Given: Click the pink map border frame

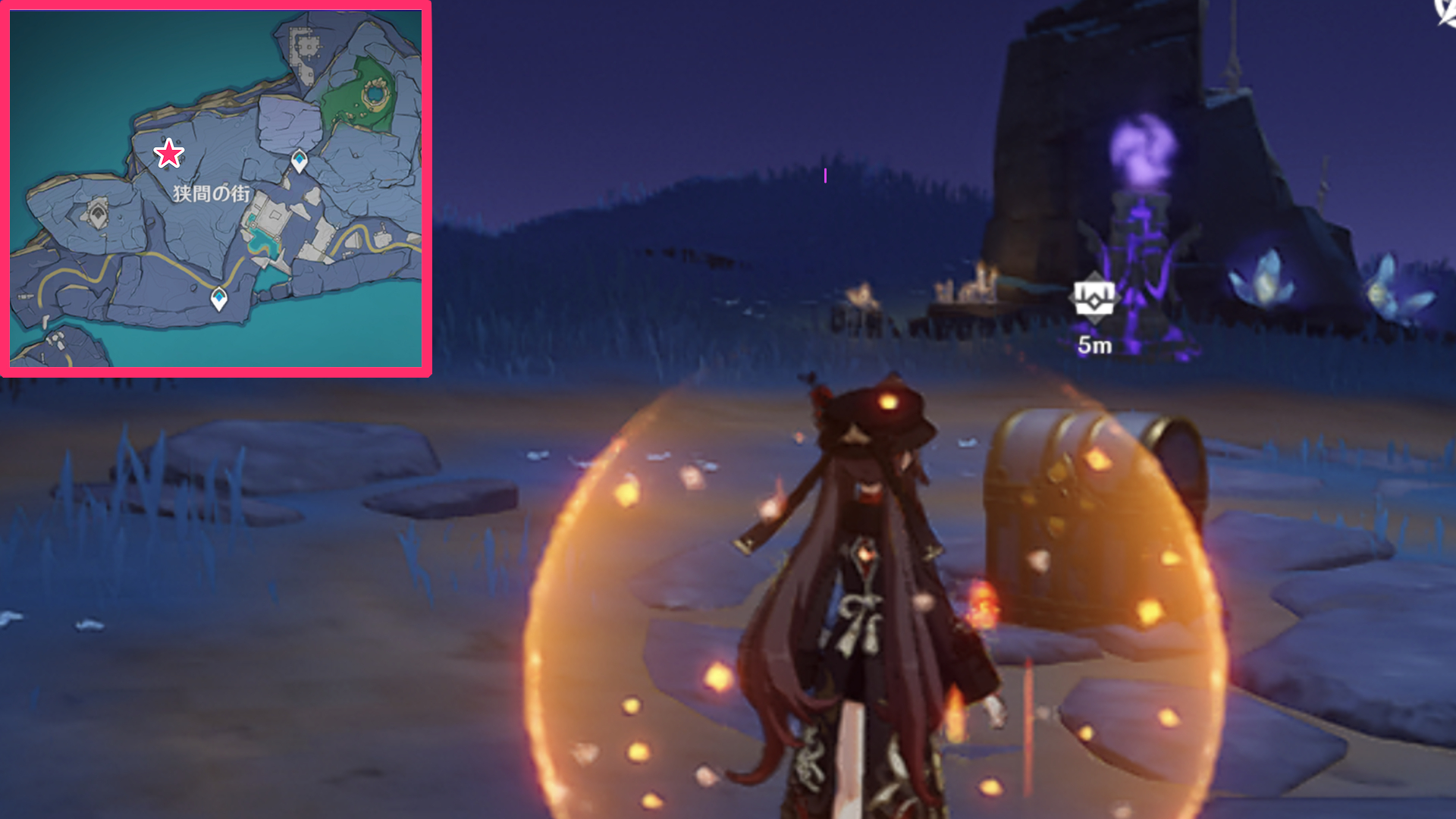Looking at the screenshot, I should [x=215, y=8].
